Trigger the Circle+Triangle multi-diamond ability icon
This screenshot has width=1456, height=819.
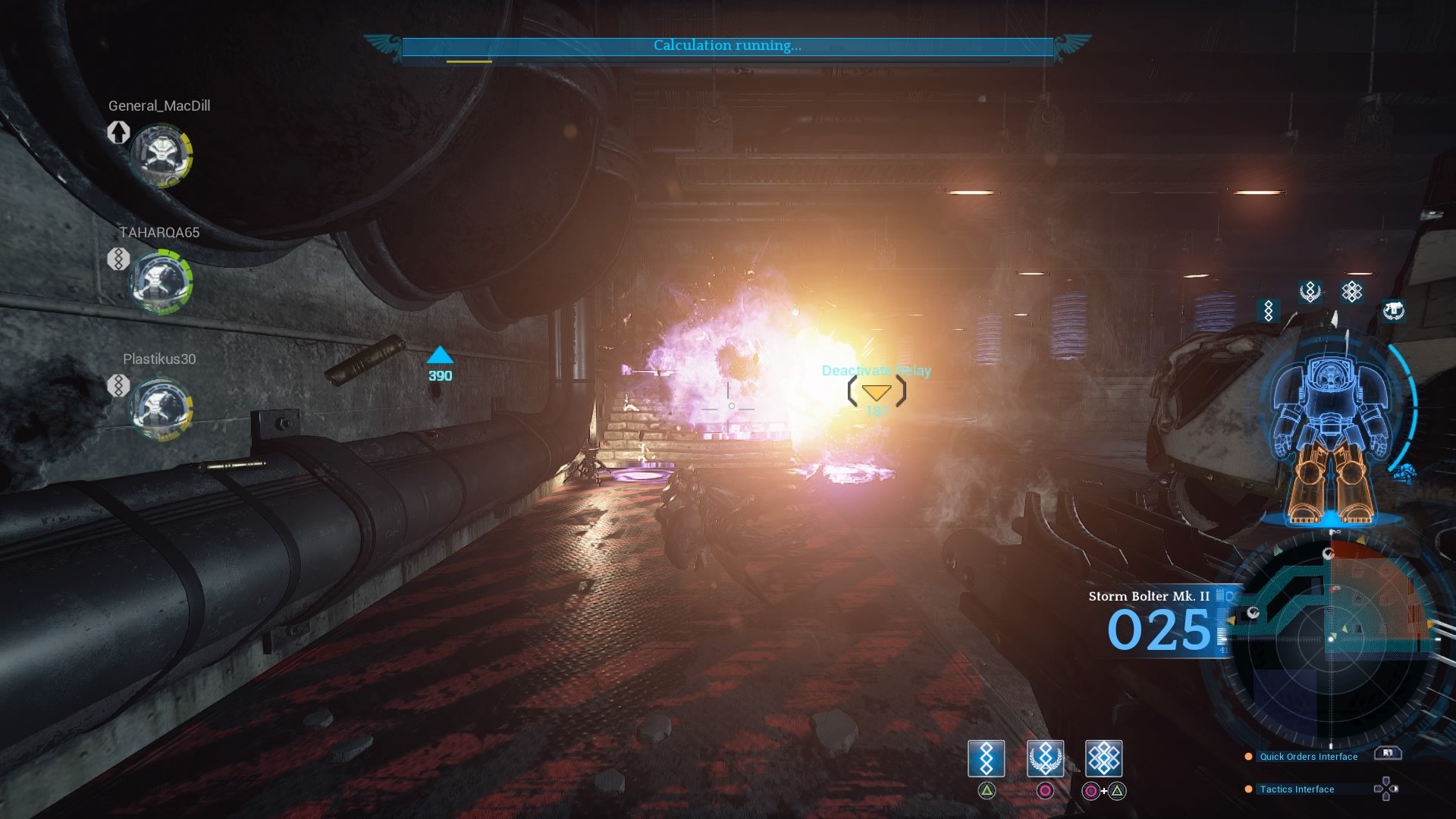pyautogui.click(x=1103, y=758)
